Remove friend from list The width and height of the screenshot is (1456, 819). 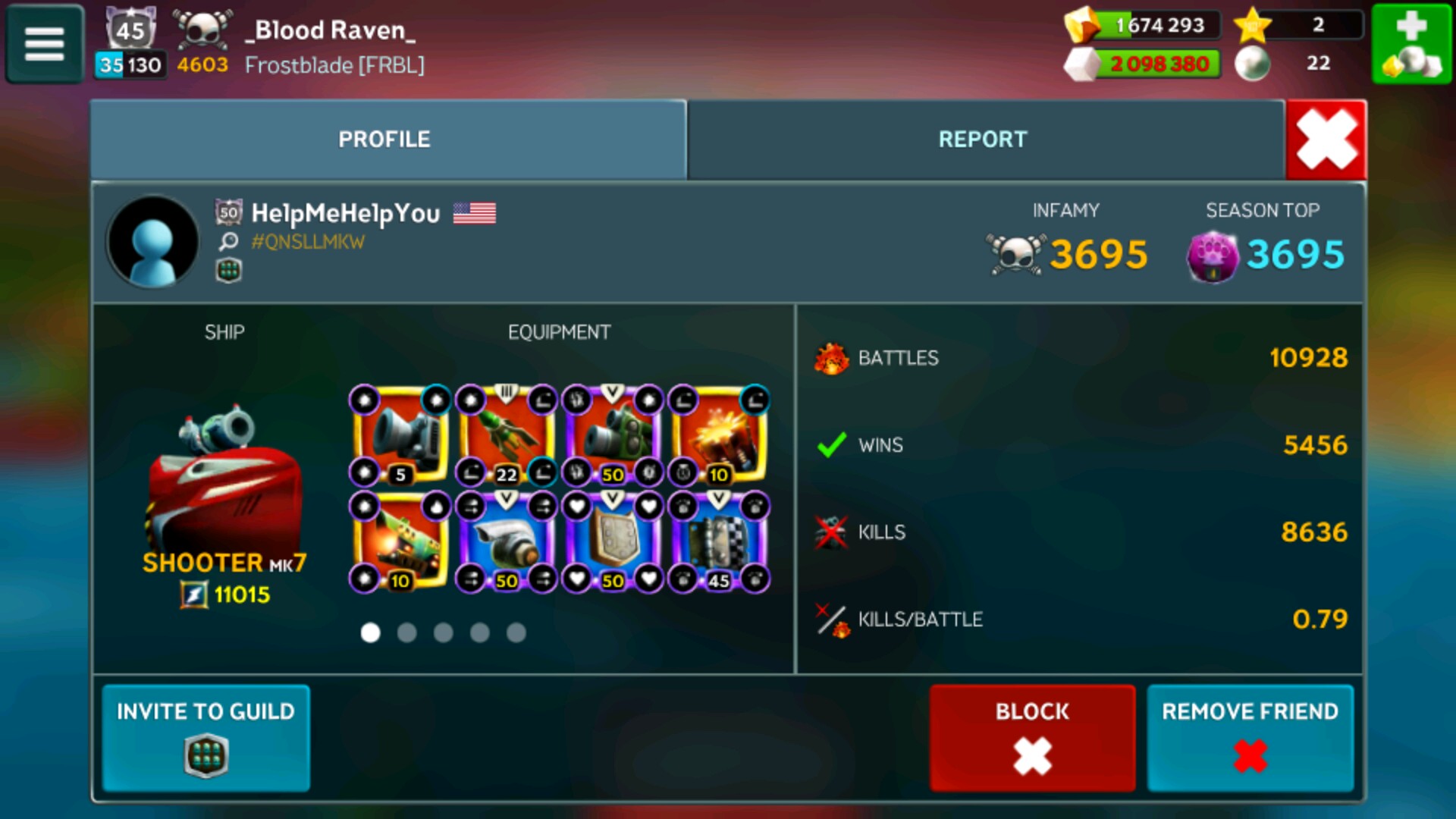(1250, 737)
